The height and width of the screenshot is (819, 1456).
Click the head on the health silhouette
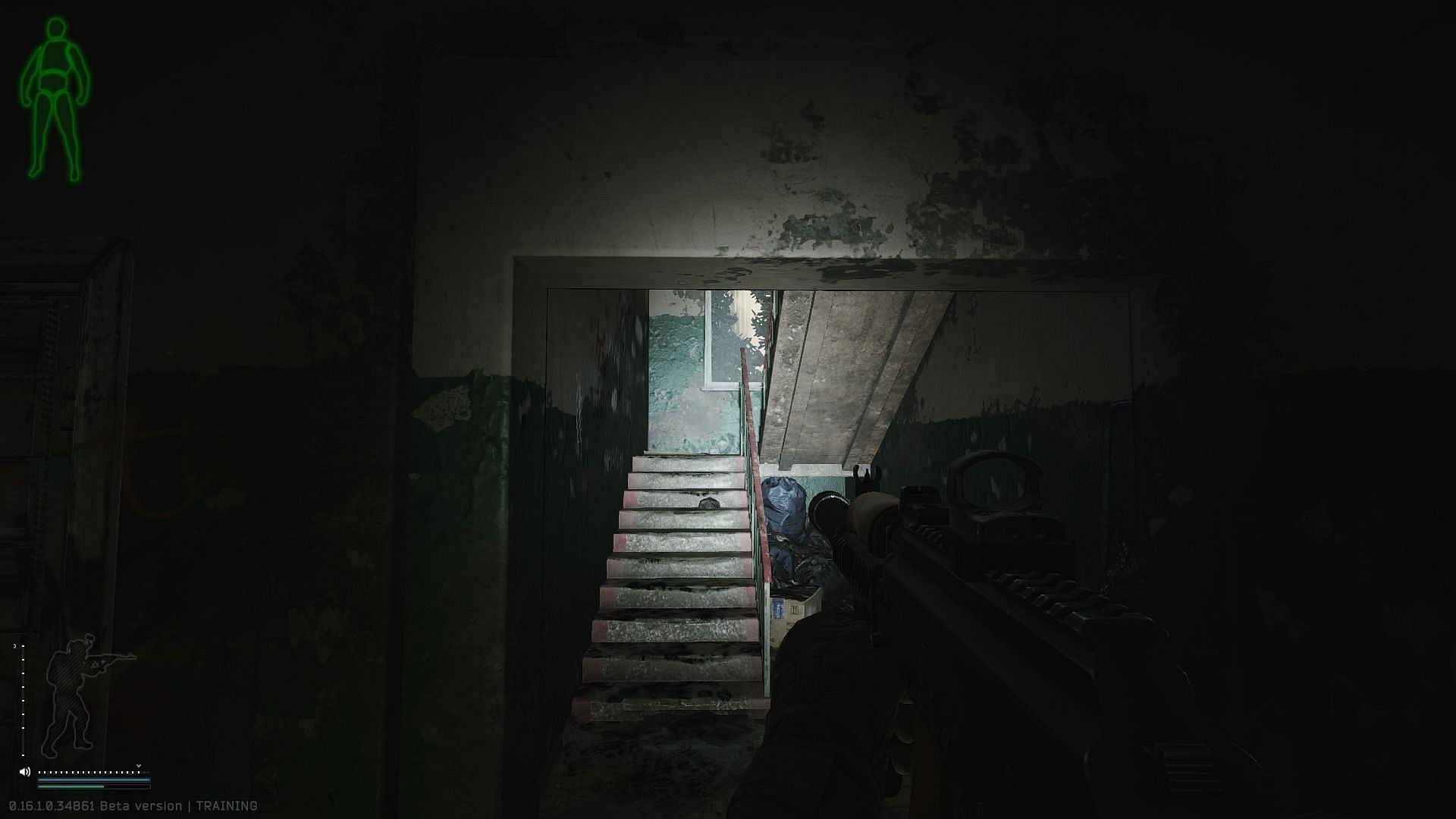(55, 27)
